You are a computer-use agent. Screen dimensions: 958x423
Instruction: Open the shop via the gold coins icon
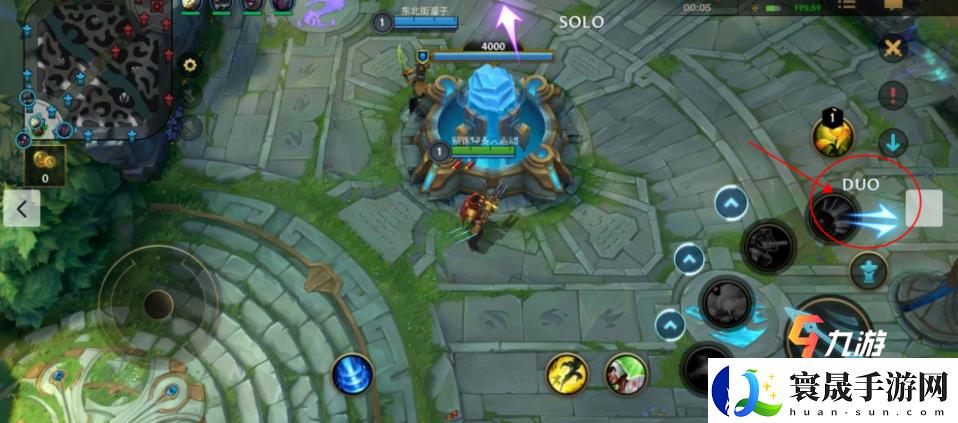tap(44, 164)
